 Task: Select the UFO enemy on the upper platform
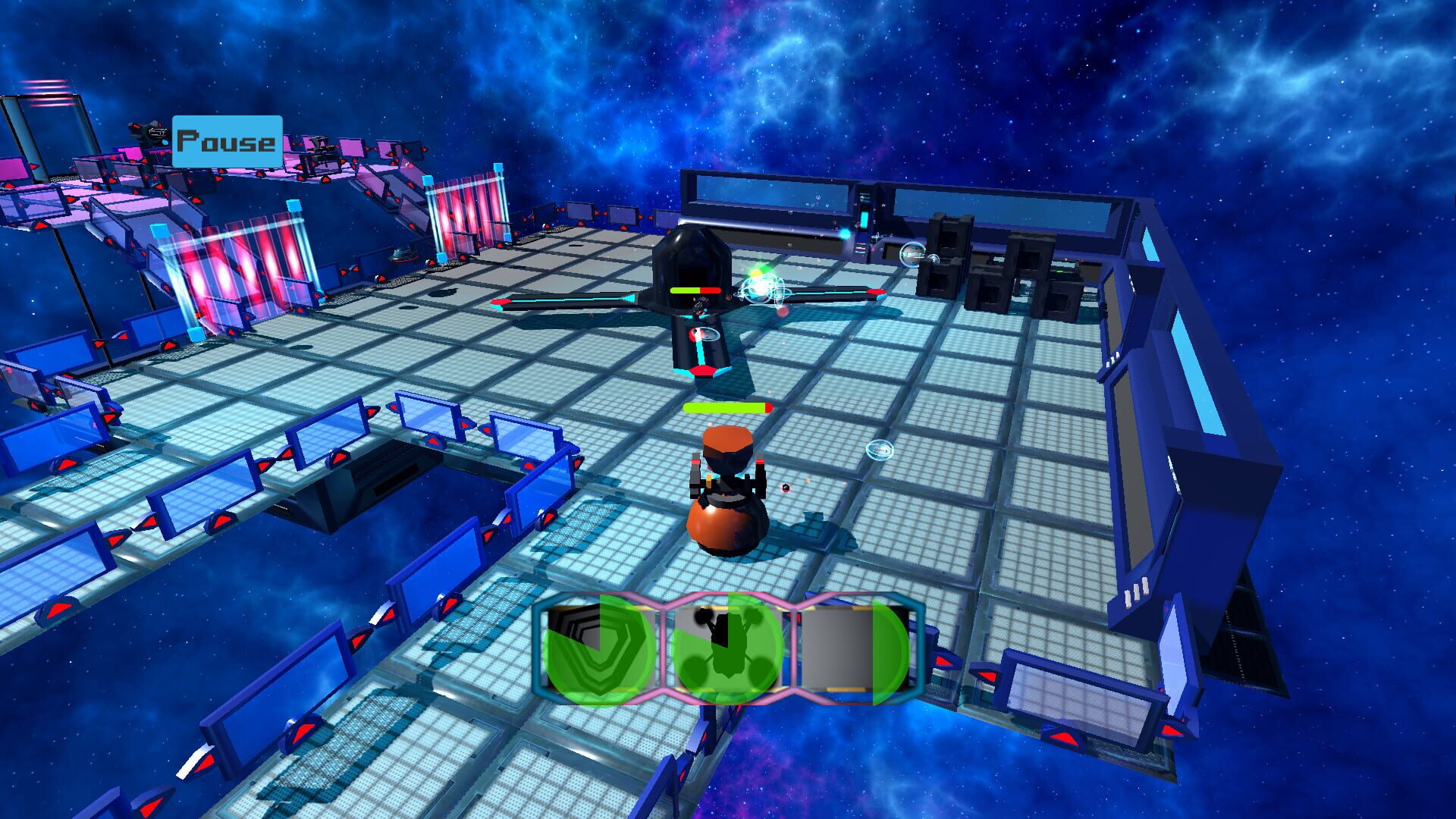(x=404, y=256)
